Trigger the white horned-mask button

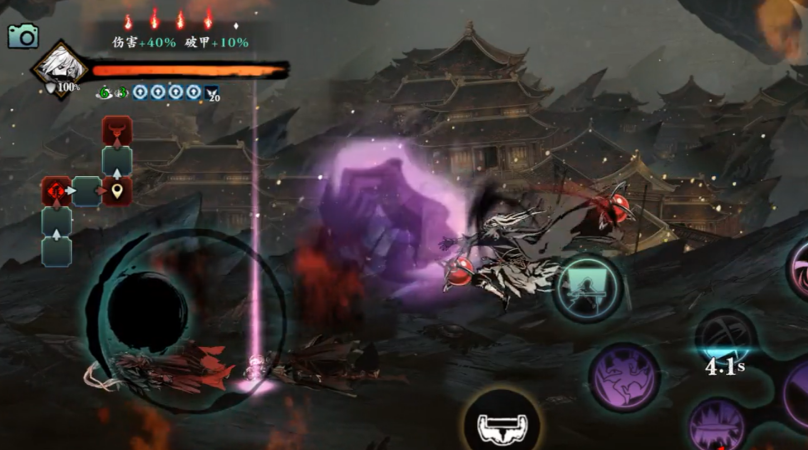point(501,426)
